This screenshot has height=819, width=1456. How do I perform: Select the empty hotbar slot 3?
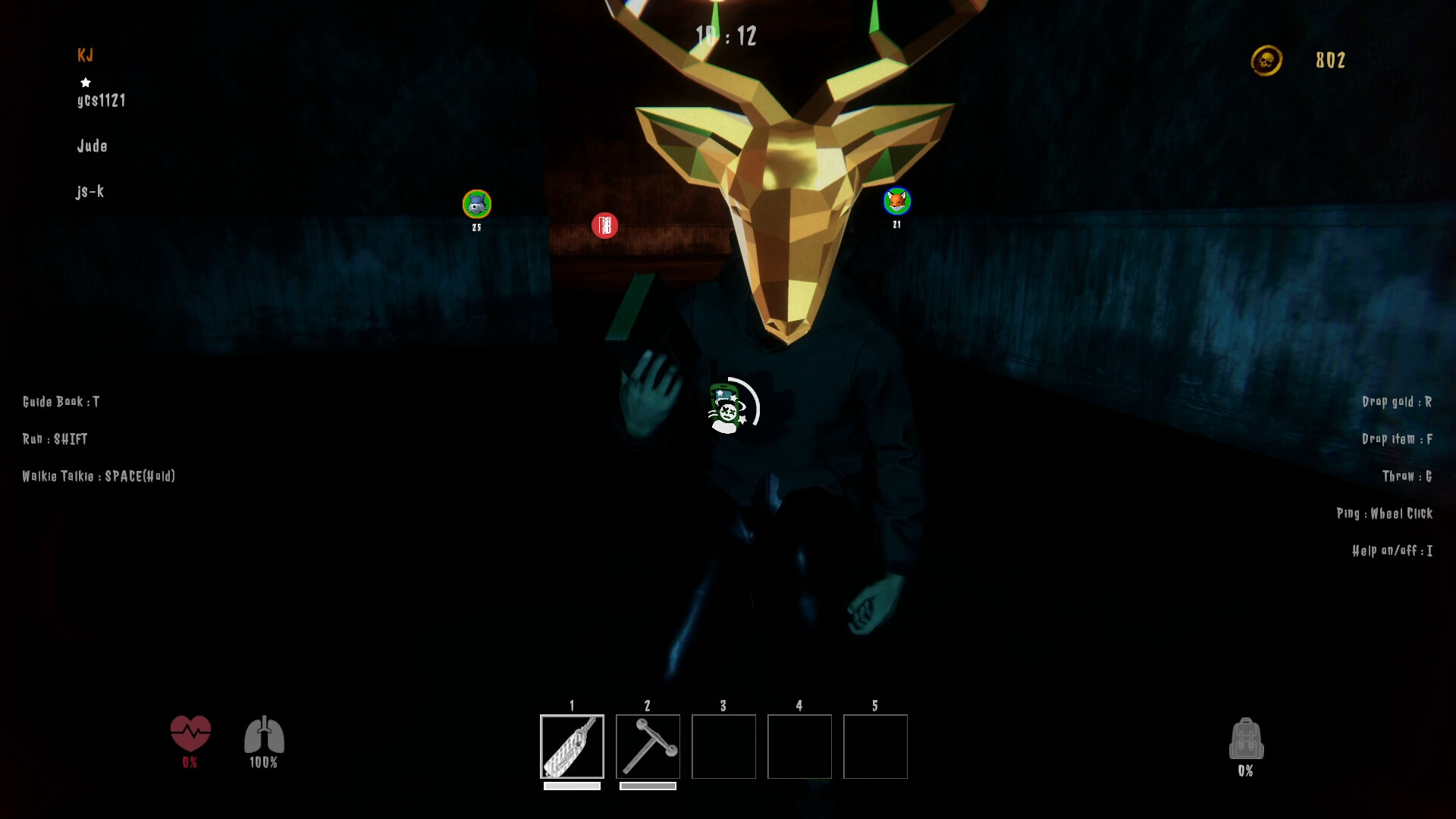(723, 747)
